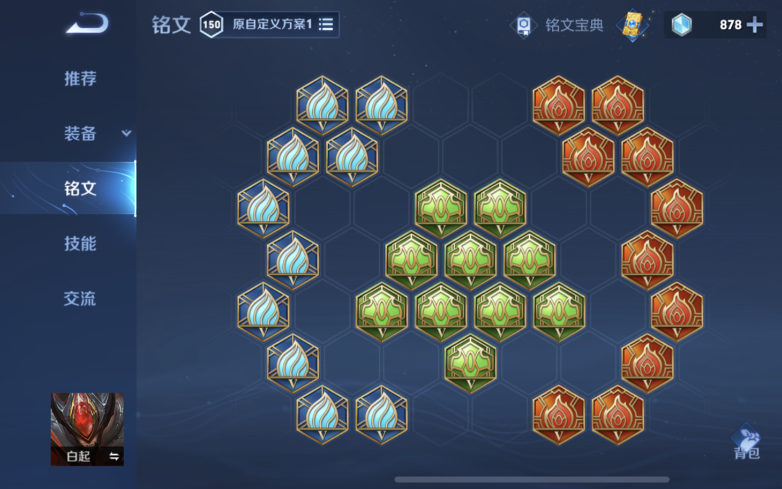The height and width of the screenshot is (489, 782).
Task: Add more currency with the plus button
Action: pyautogui.click(x=755, y=24)
